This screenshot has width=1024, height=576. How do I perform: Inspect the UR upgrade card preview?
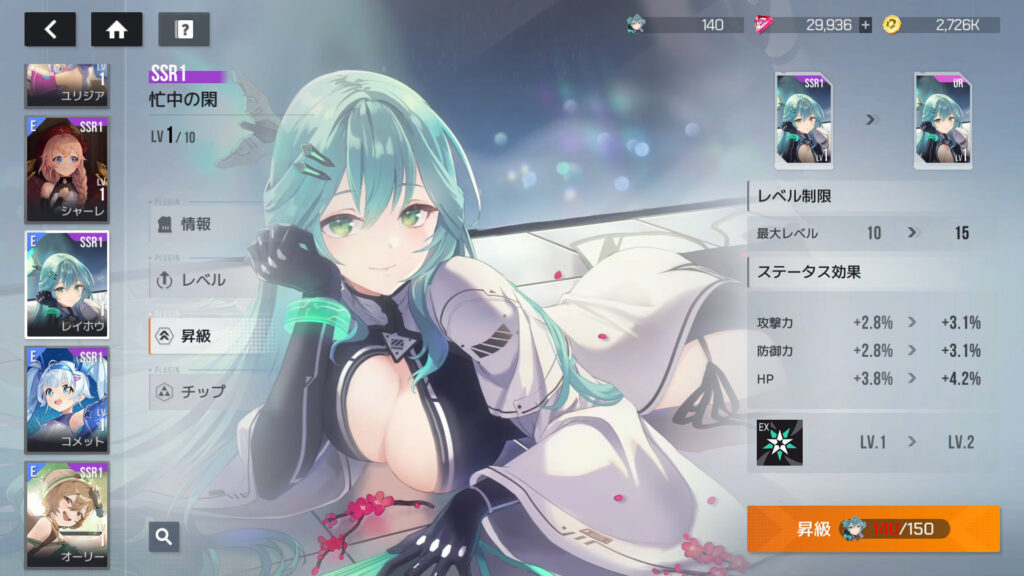click(942, 121)
